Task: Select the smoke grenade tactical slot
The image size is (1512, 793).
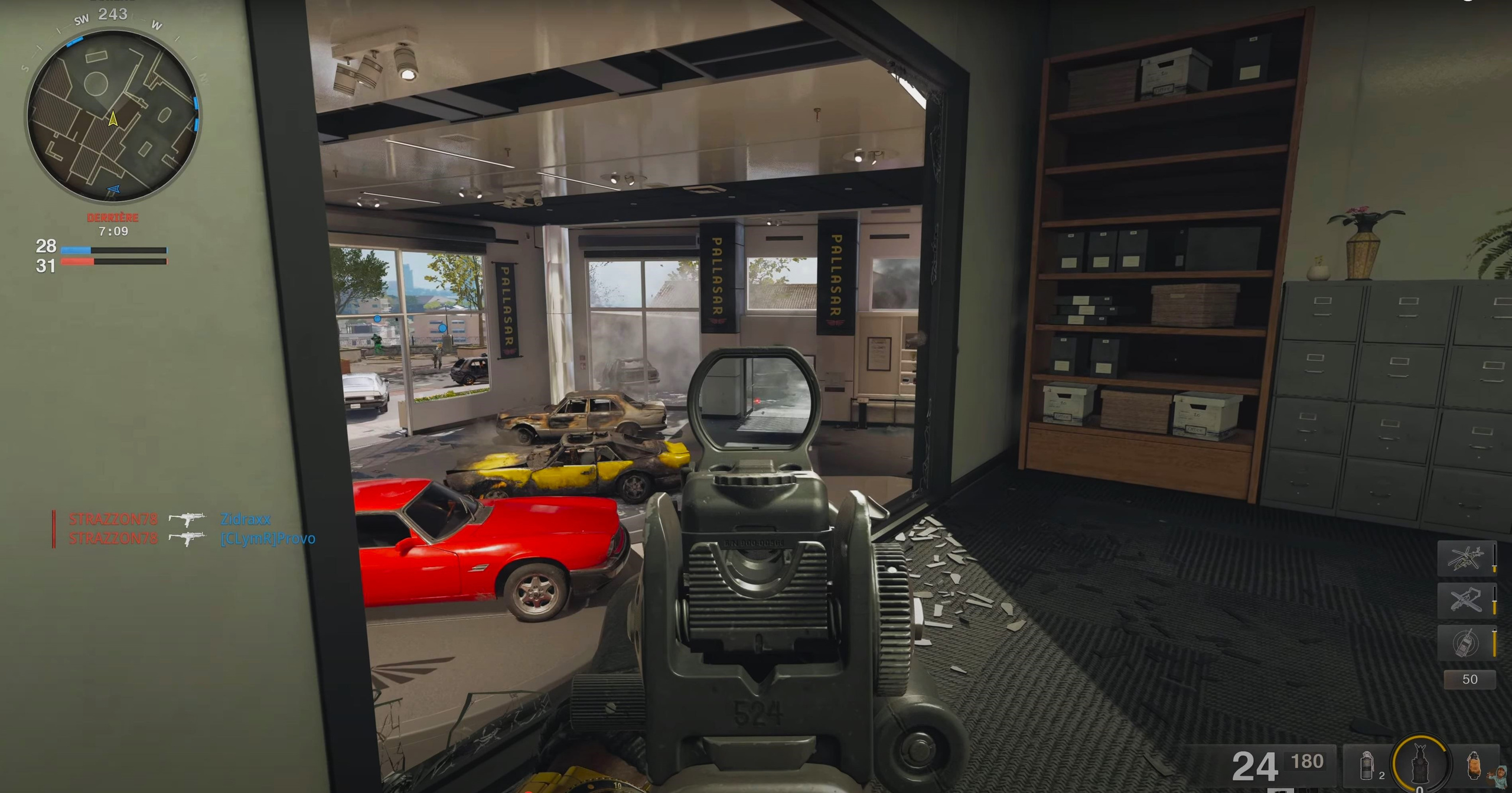Action: pyautogui.click(x=1367, y=766)
